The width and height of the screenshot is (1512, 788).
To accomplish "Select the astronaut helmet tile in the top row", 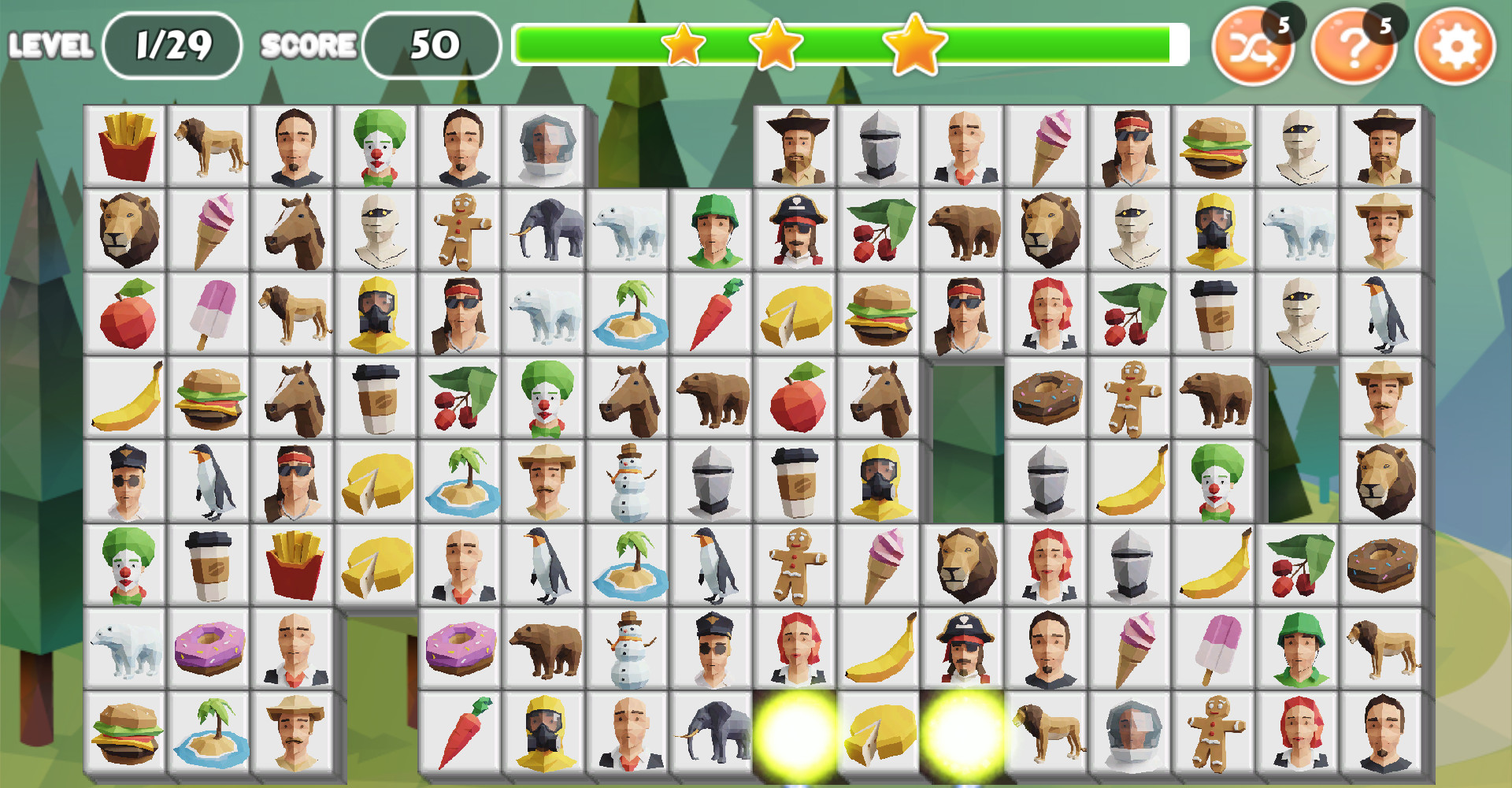I will point(545,145).
